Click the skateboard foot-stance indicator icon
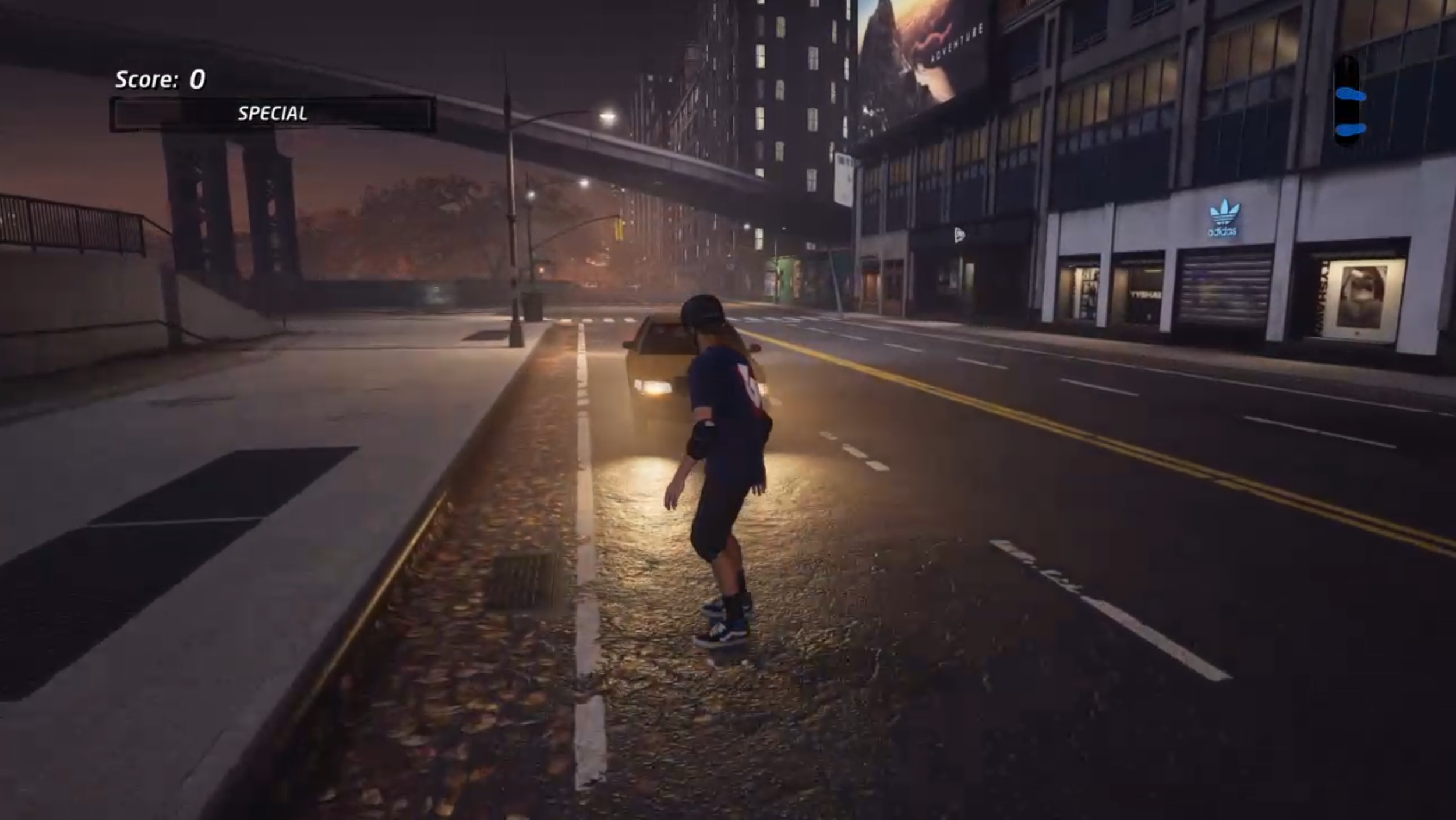The image size is (1456, 820). tap(1349, 102)
